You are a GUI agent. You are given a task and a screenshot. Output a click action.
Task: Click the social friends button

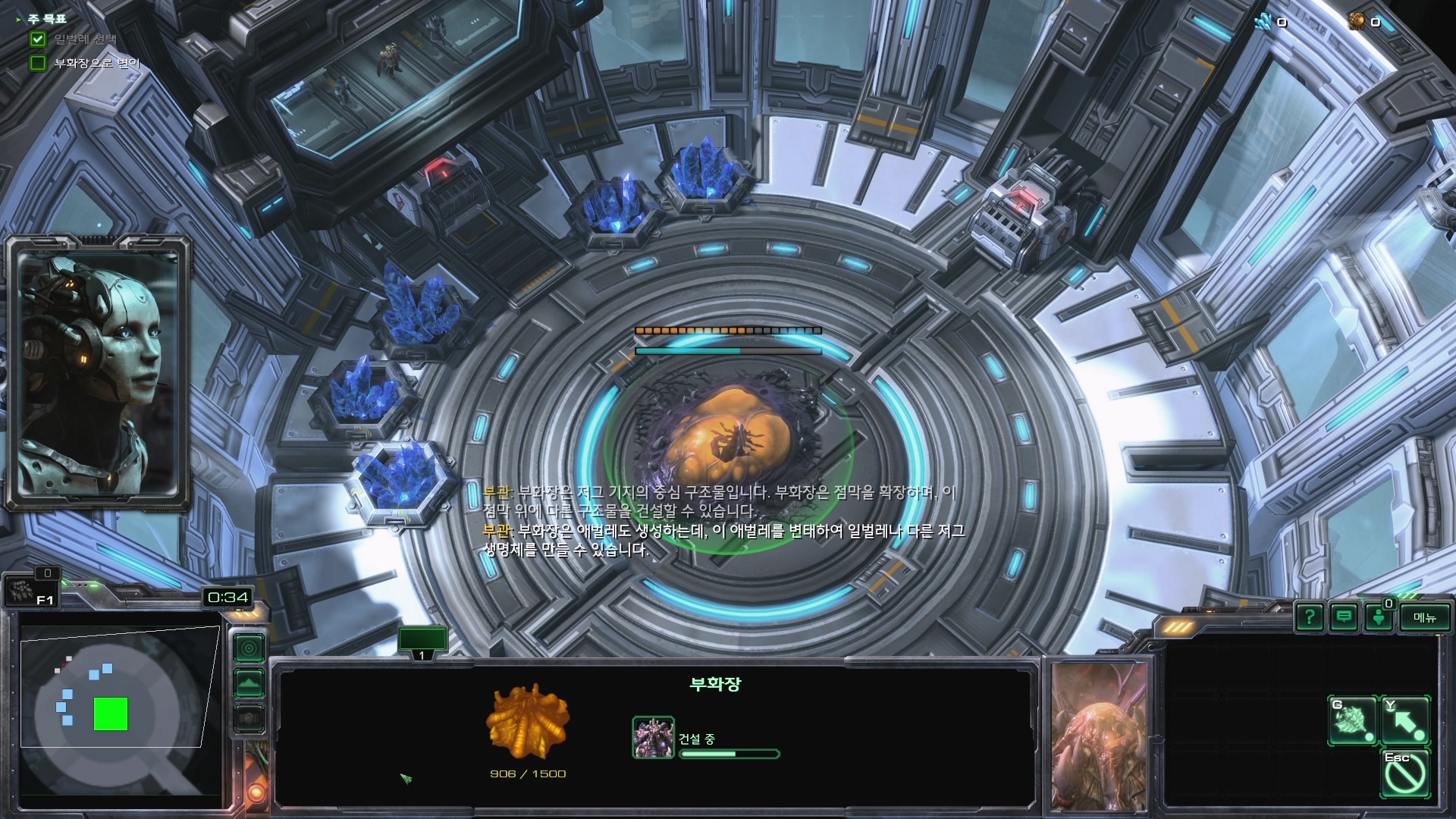1379,617
